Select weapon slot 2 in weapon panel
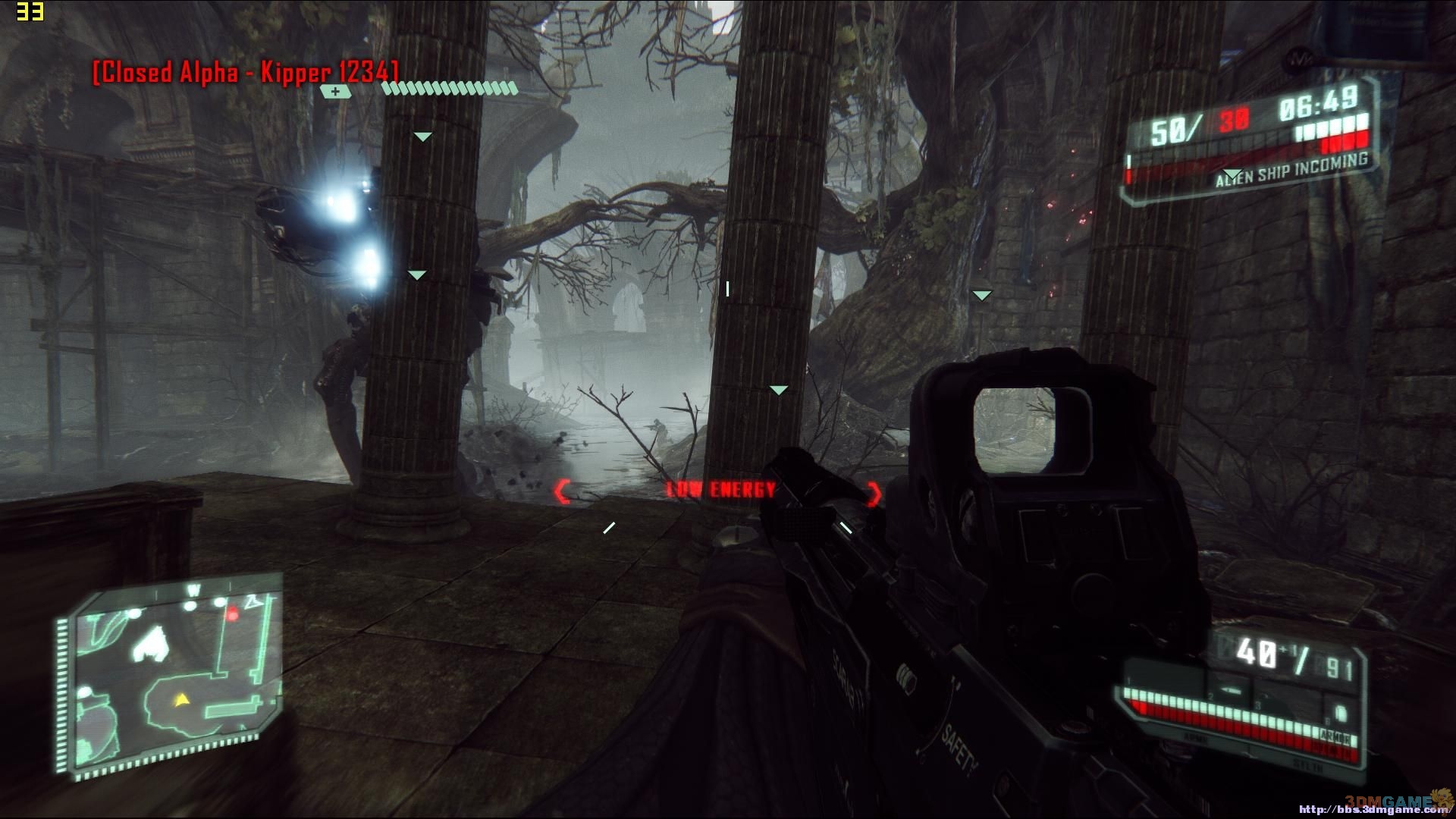Viewport: 1456px width, 819px height. coord(1232,692)
